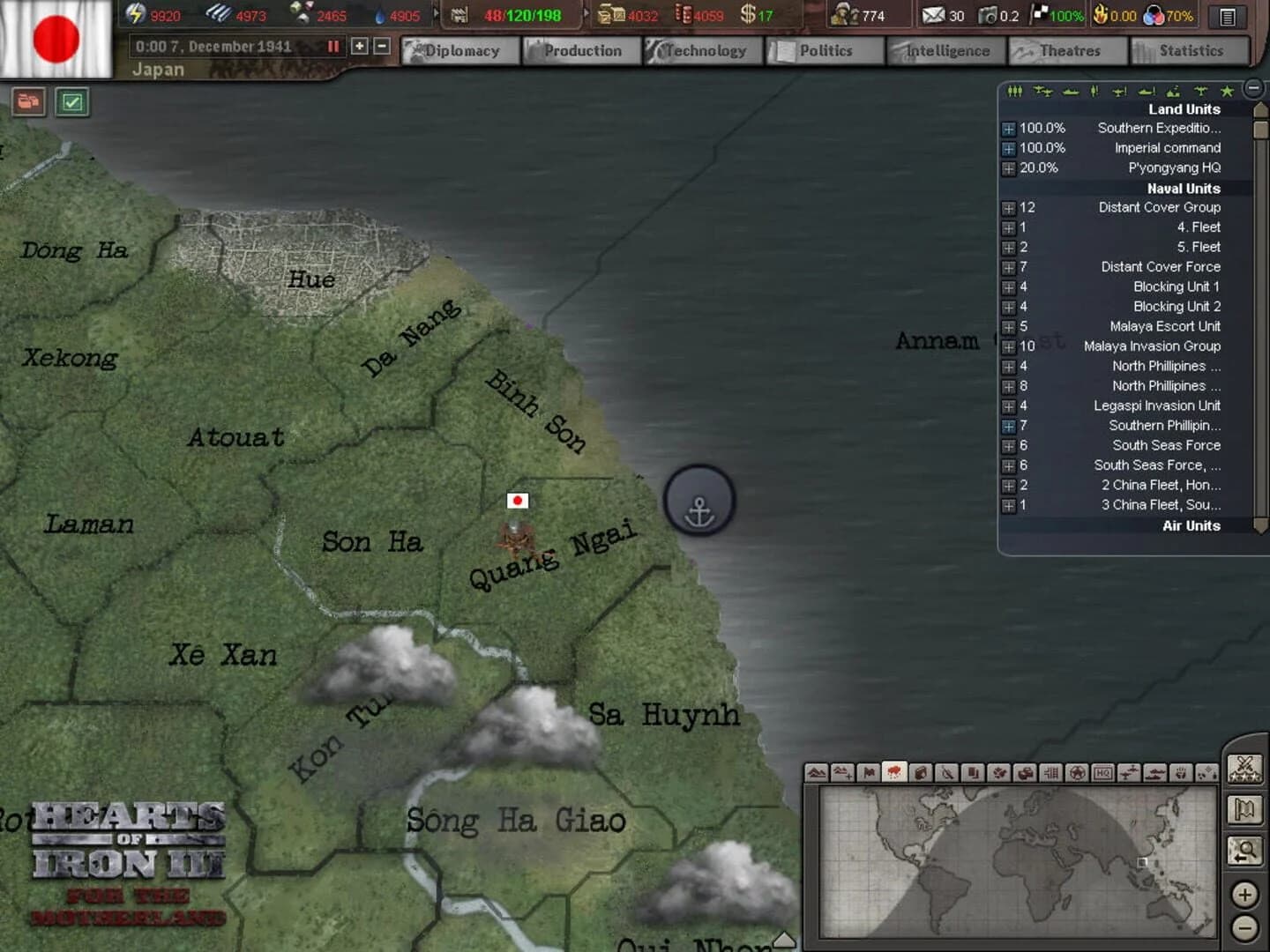Viewport: 1270px width, 952px height.
Task: Open the Production tab
Action: click(x=580, y=50)
